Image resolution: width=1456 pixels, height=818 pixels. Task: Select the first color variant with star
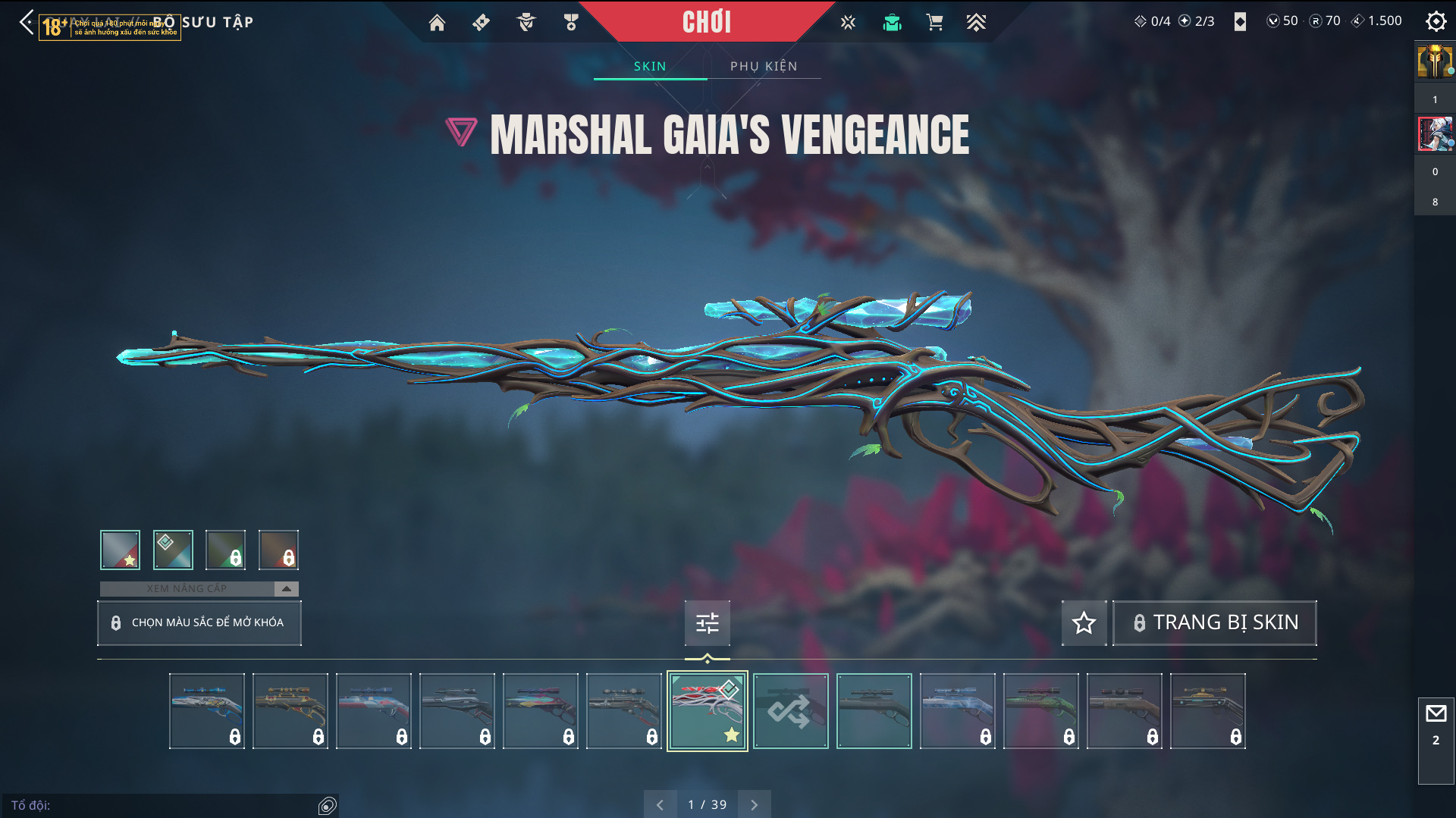(120, 550)
